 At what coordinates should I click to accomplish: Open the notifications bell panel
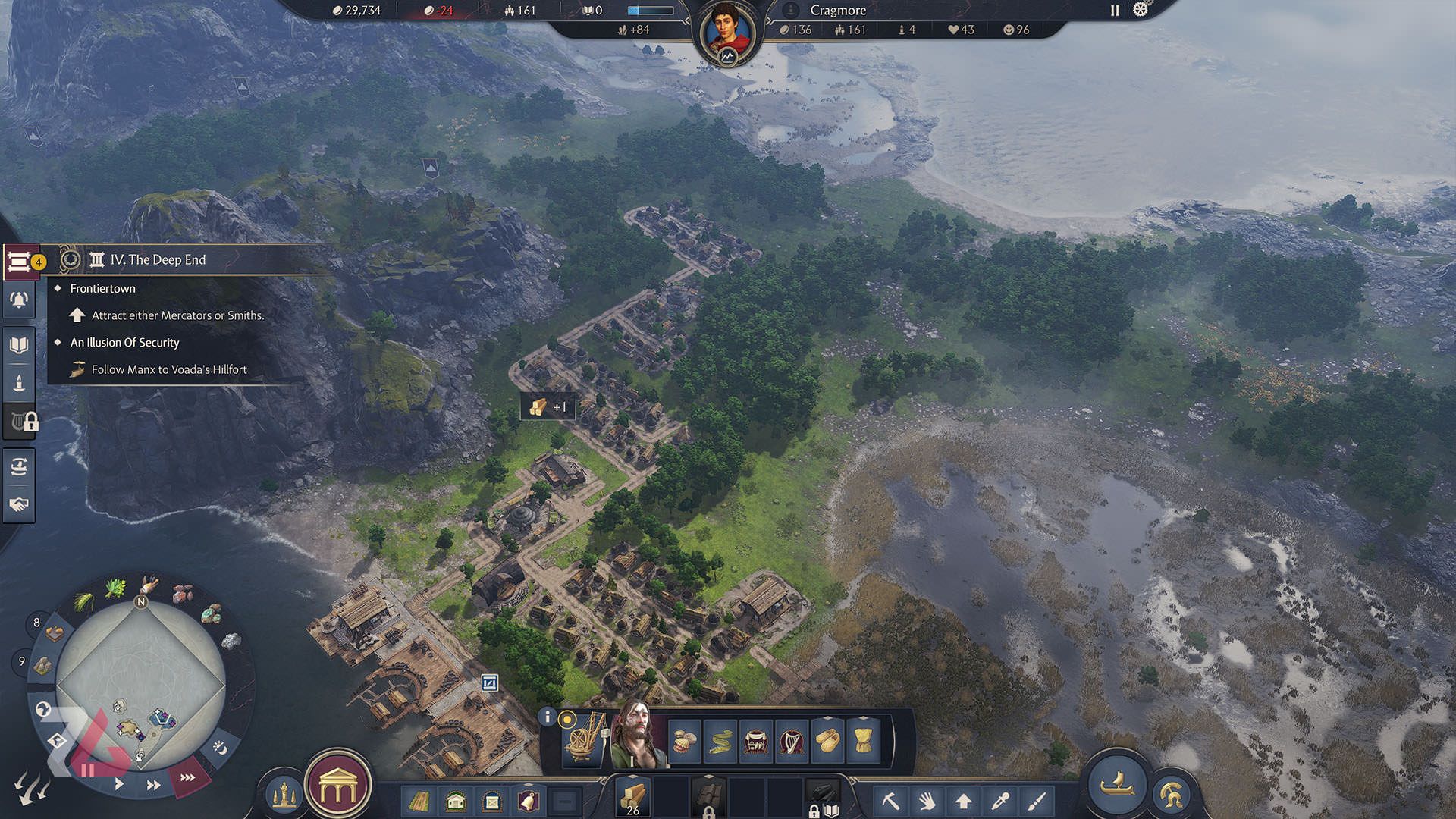tap(19, 301)
